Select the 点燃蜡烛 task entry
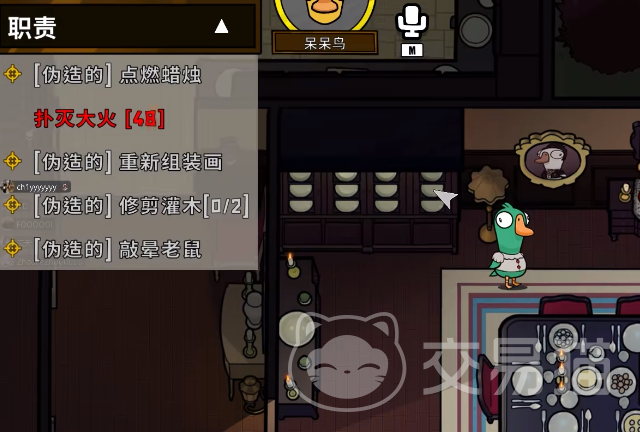The image size is (640, 432). point(117,75)
